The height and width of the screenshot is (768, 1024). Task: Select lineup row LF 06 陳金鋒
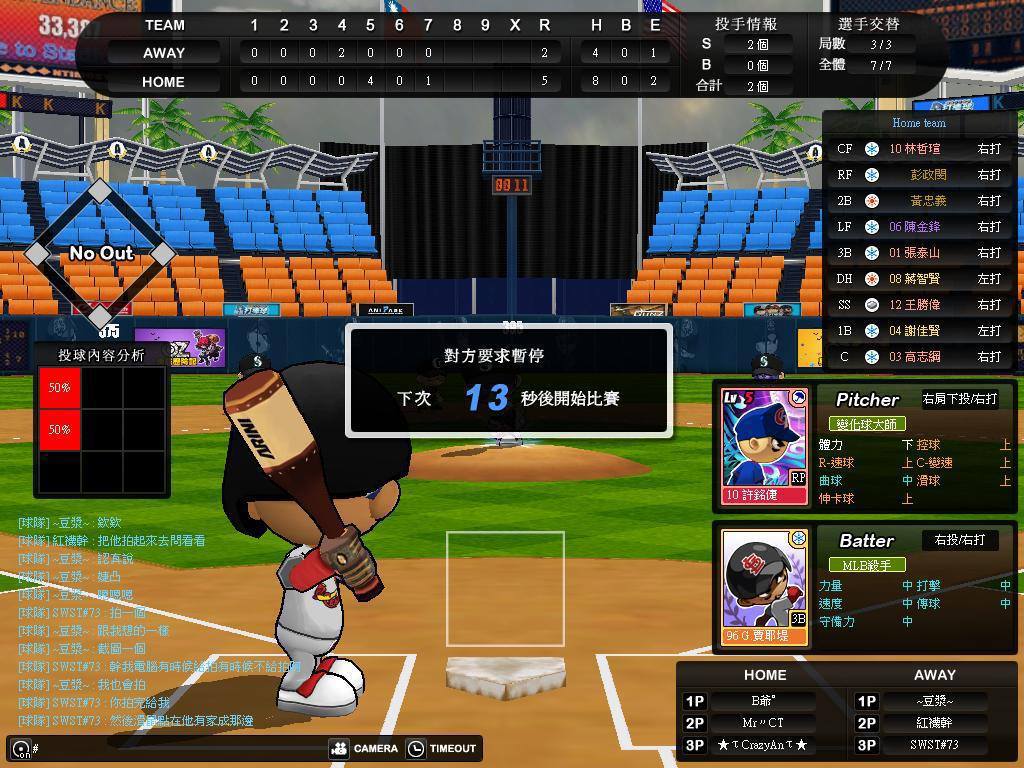(x=918, y=227)
